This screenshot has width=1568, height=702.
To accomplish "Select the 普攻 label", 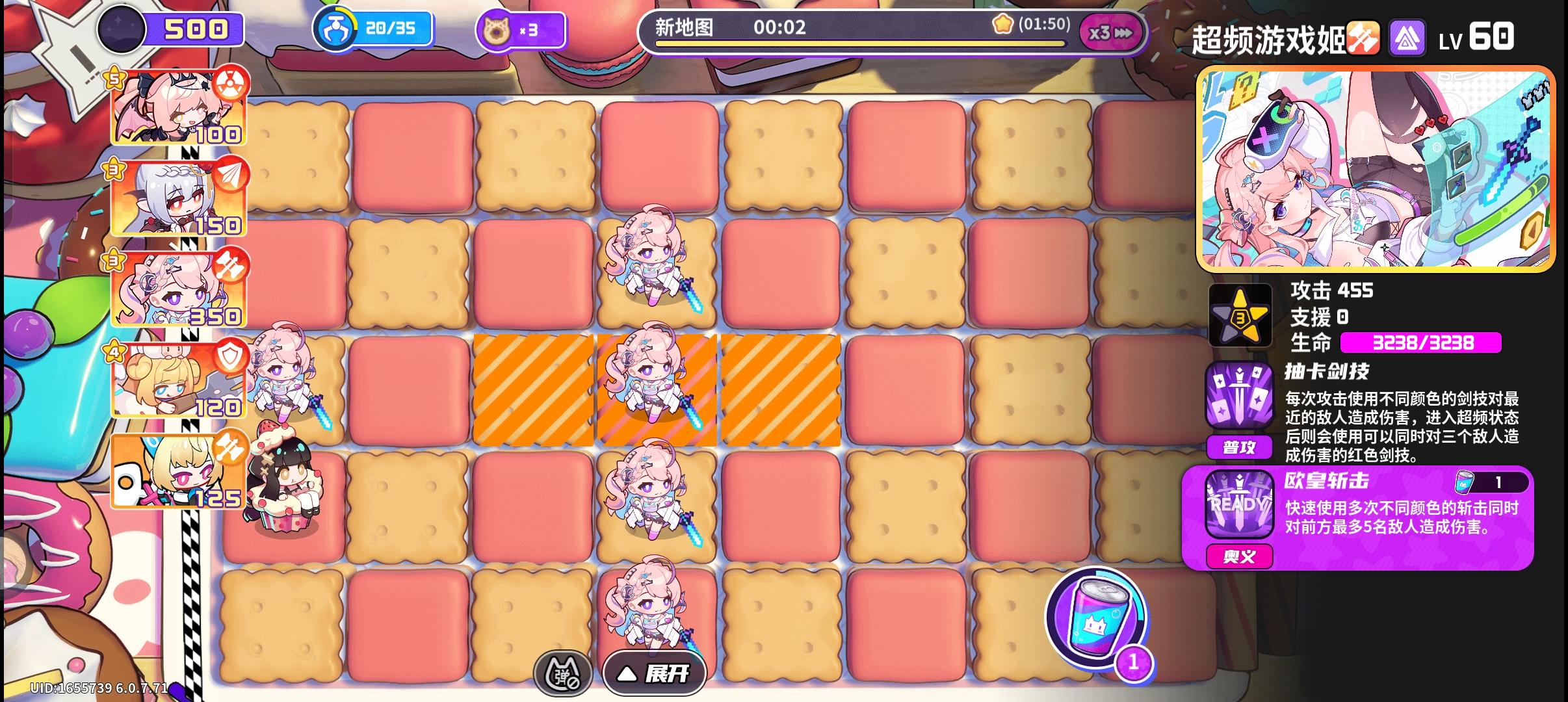I will [x=1240, y=447].
